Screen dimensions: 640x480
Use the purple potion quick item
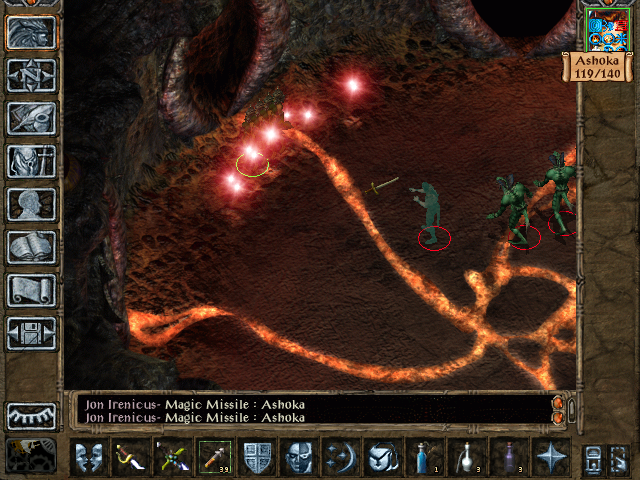point(509,457)
